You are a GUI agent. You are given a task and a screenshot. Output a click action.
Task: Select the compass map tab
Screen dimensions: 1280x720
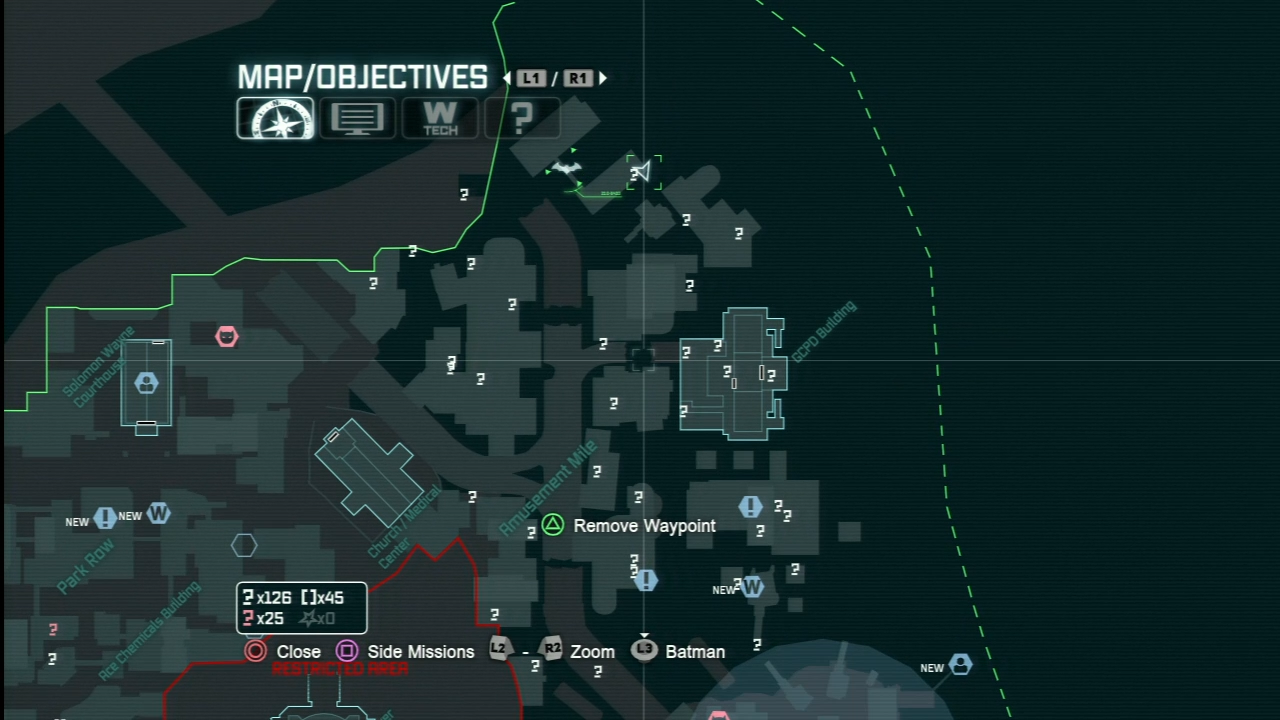[275, 118]
